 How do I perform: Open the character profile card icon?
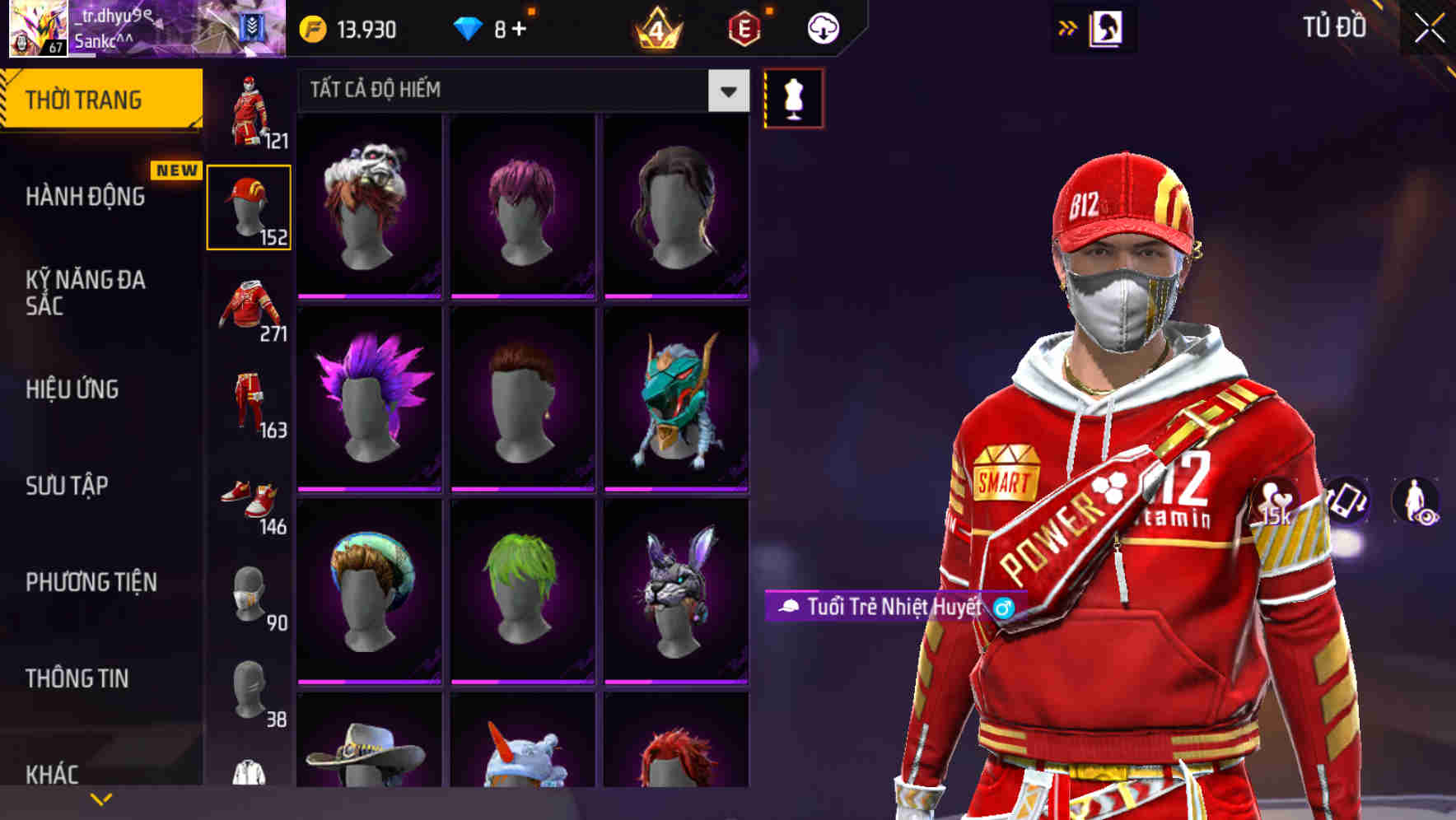(x=1105, y=27)
